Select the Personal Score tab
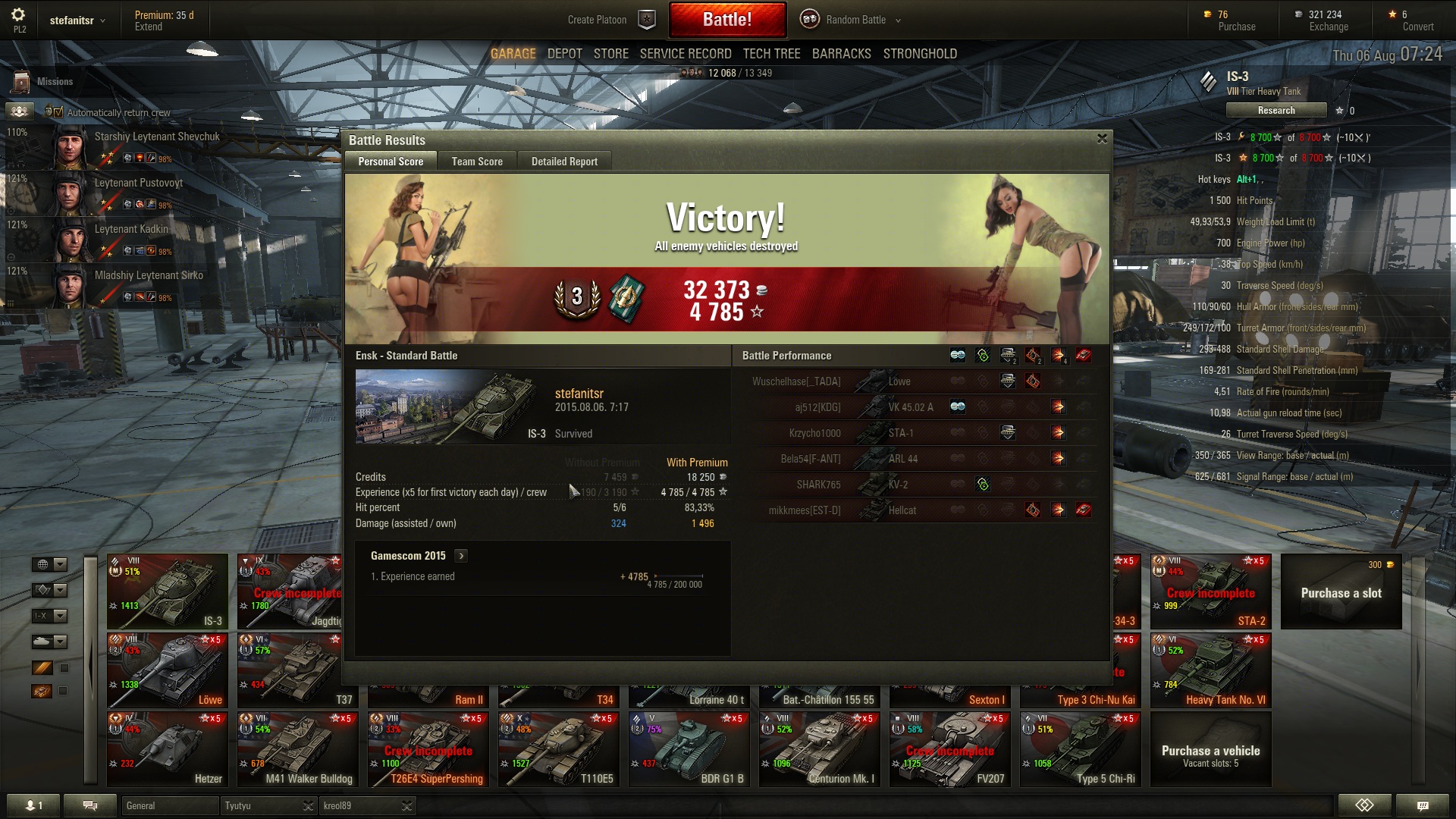The image size is (1456, 819). [x=391, y=162]
